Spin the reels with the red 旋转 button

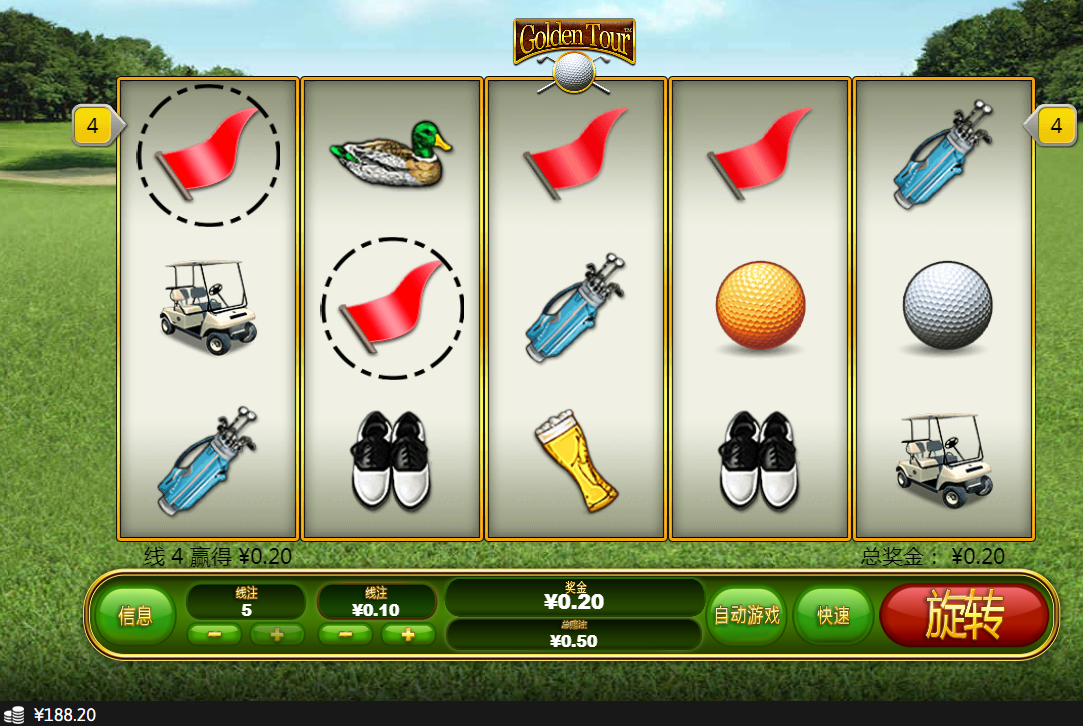[x=964, y=616]
